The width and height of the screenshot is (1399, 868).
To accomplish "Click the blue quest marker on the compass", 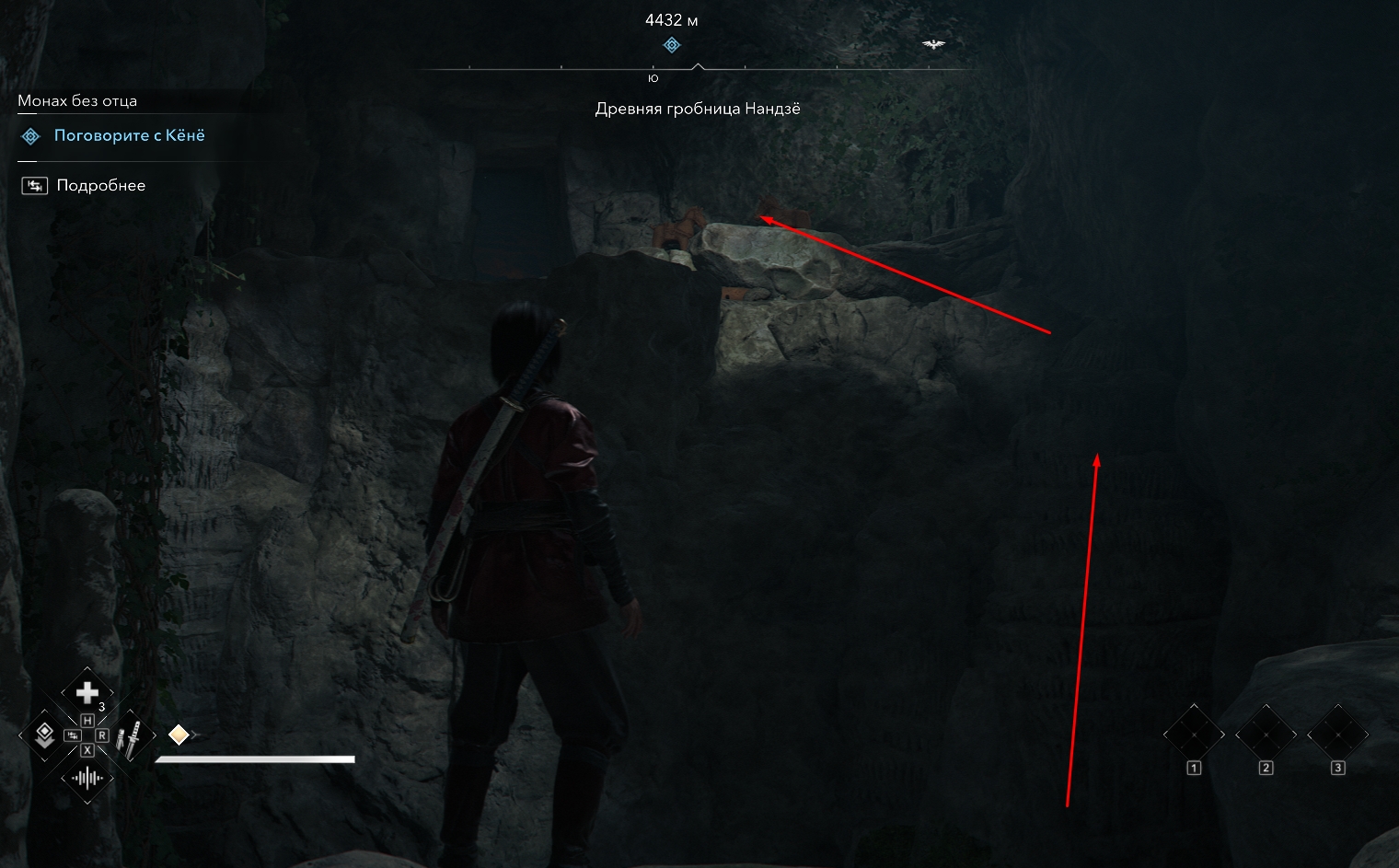I will [x=672, y=45].
